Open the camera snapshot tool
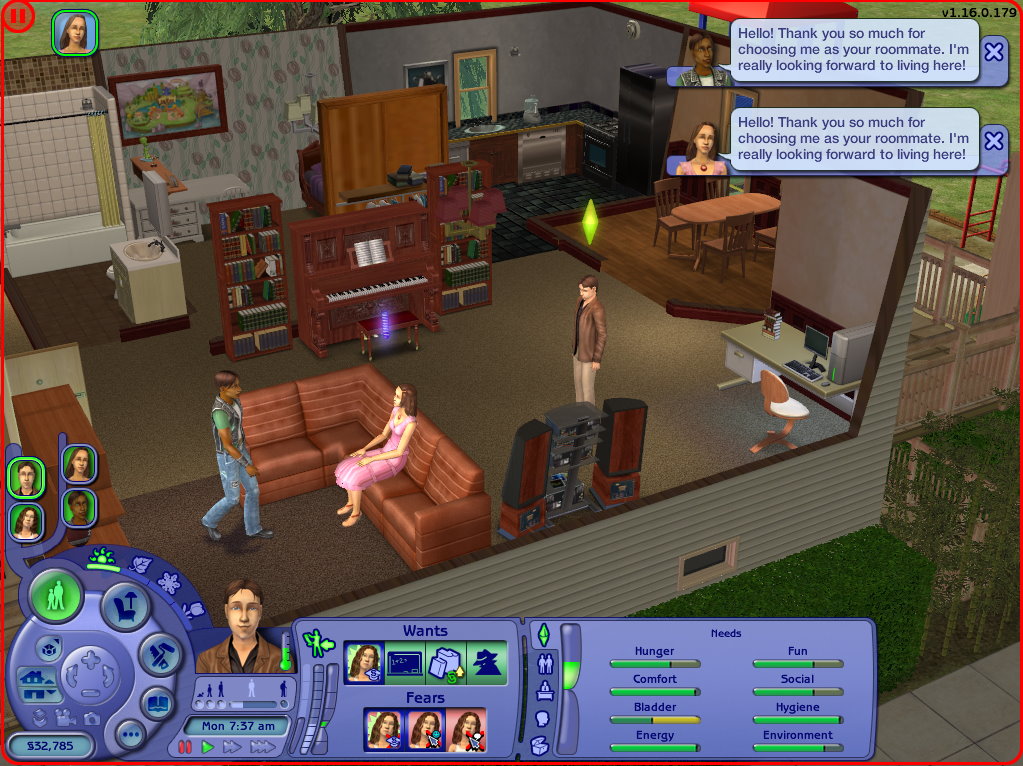Screen dimensions: 1023x766 (x=92, y=717)
